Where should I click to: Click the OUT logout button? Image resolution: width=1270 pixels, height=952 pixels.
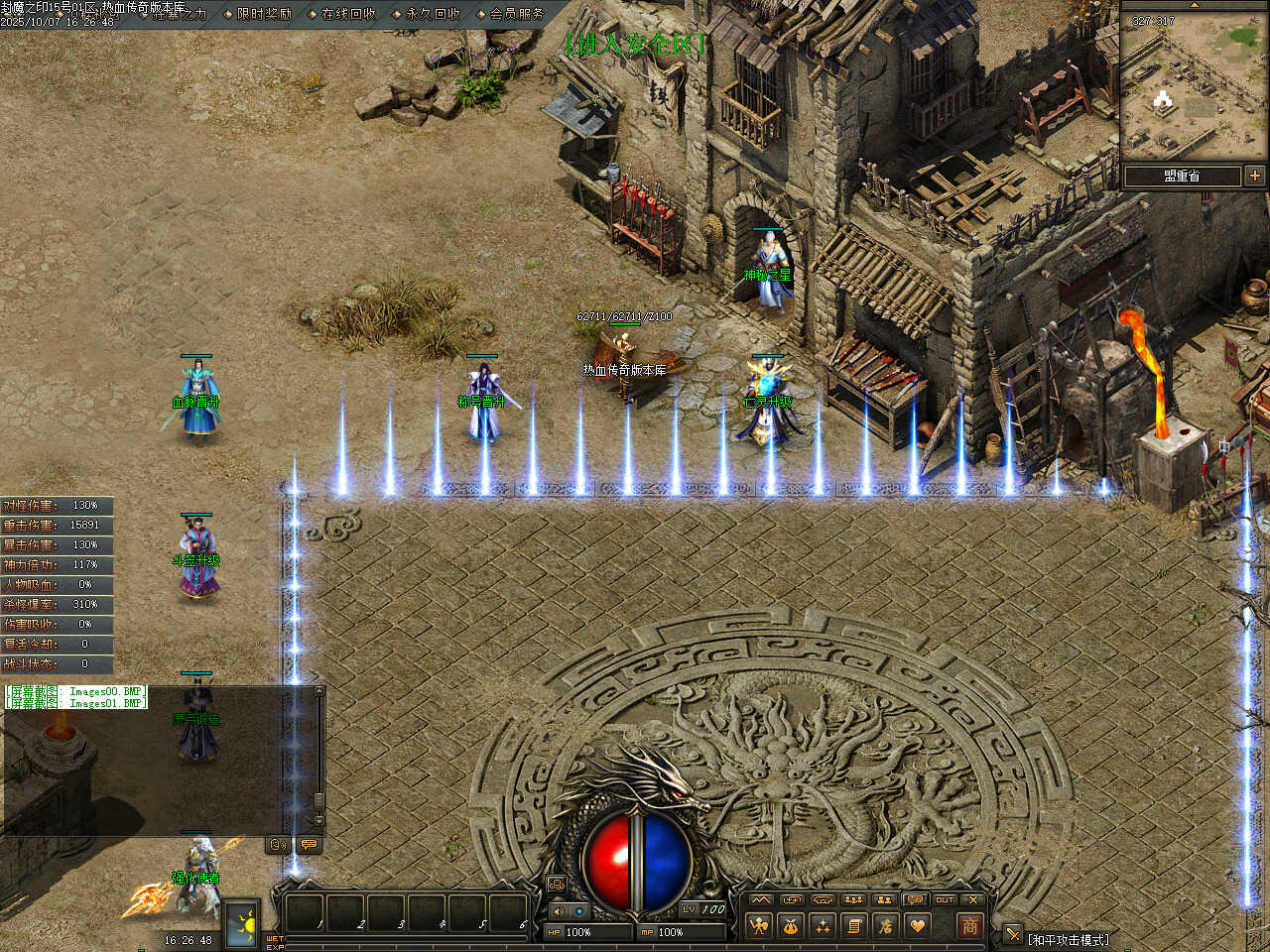(x=945, y=900)
